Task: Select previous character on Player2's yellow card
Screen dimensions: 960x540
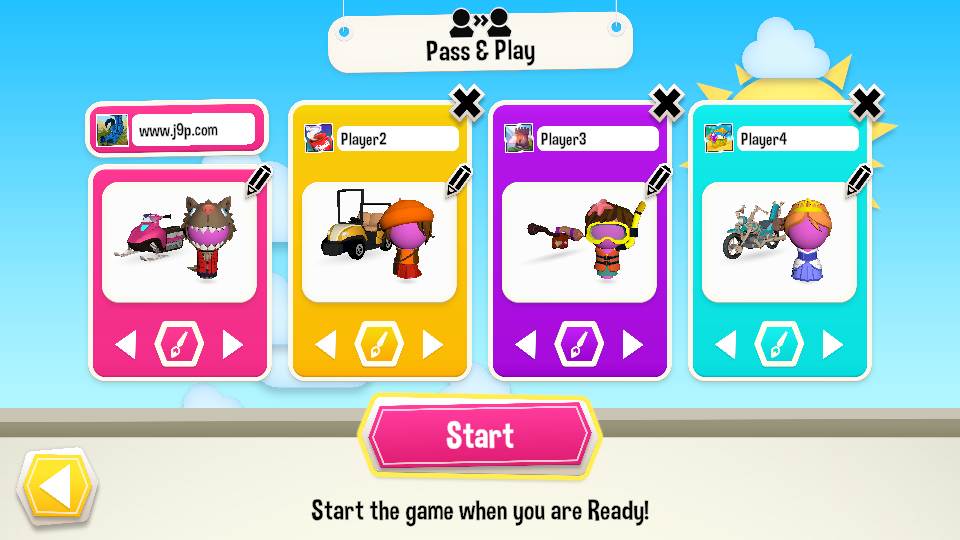Action: [326, 345]
